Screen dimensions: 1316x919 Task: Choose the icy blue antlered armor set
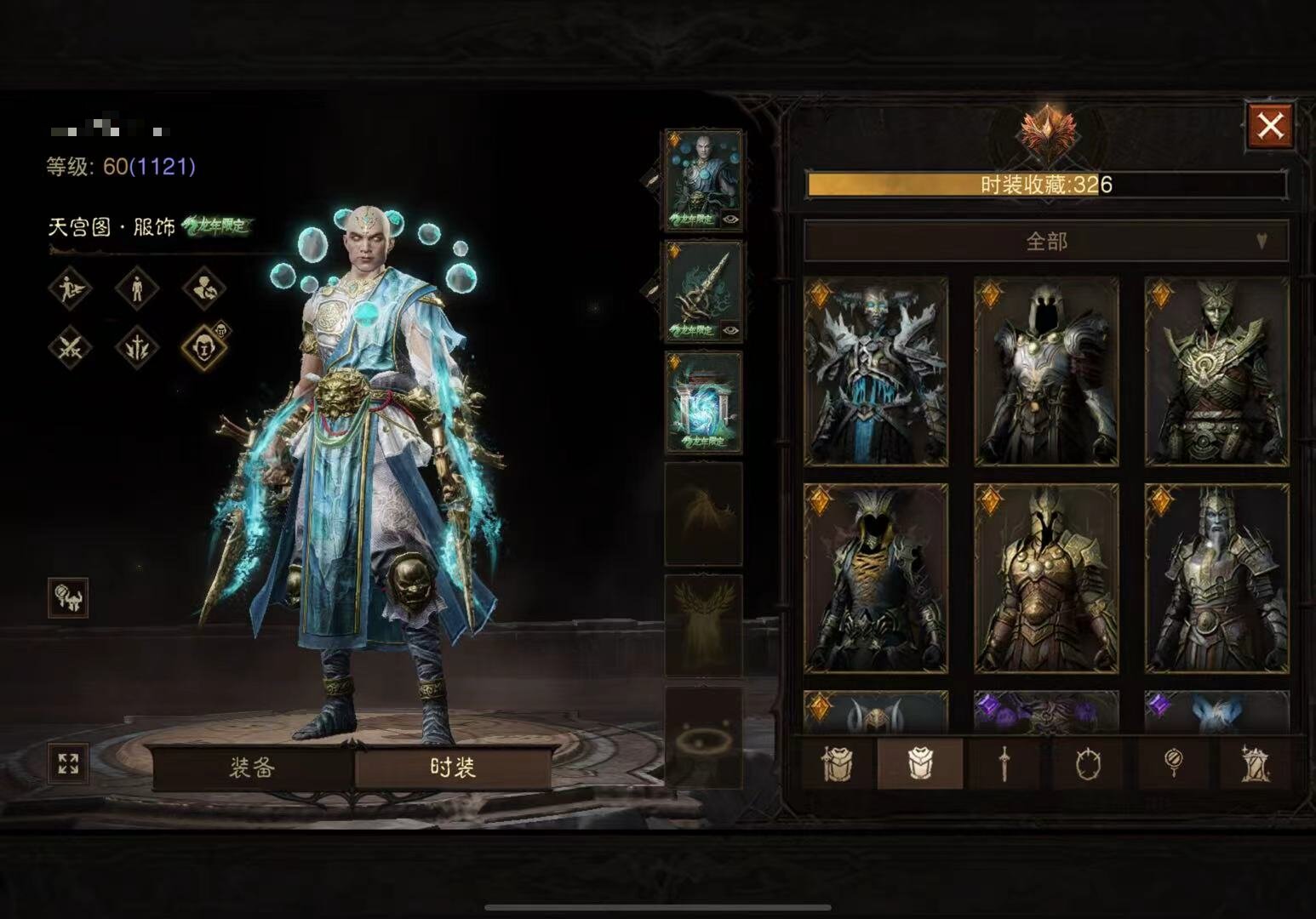876,371
